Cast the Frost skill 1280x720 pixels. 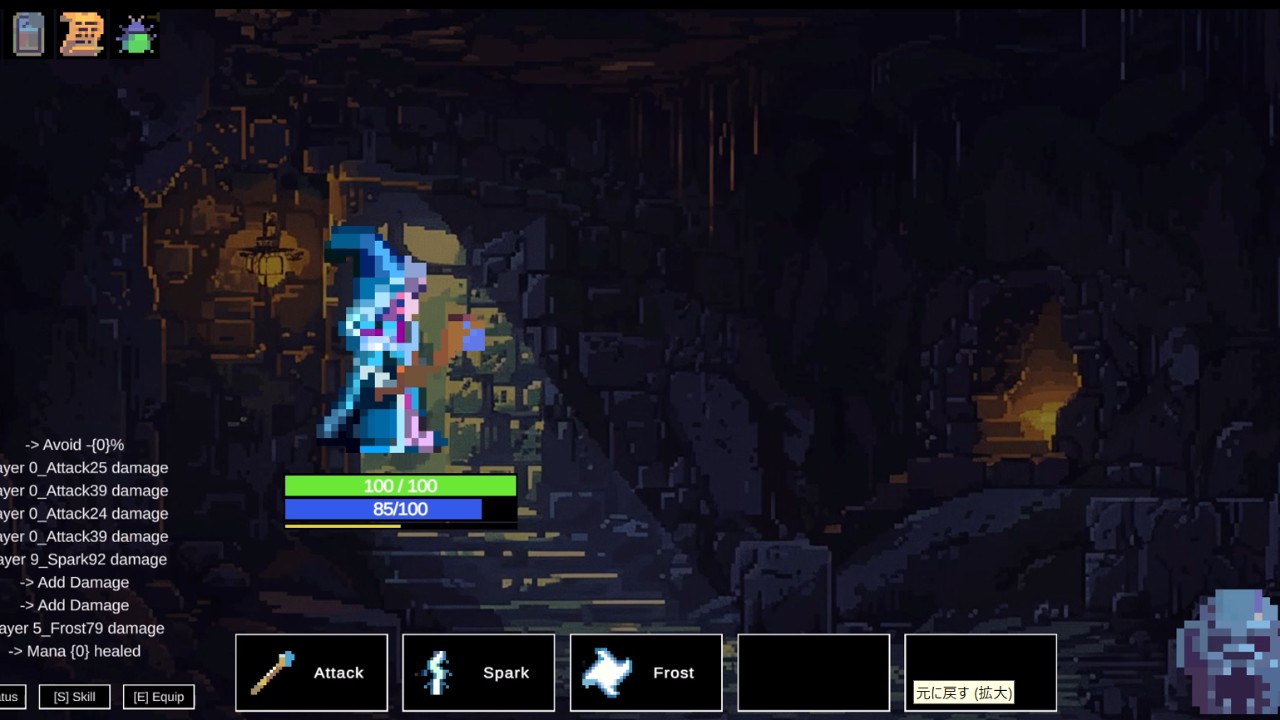646,673
